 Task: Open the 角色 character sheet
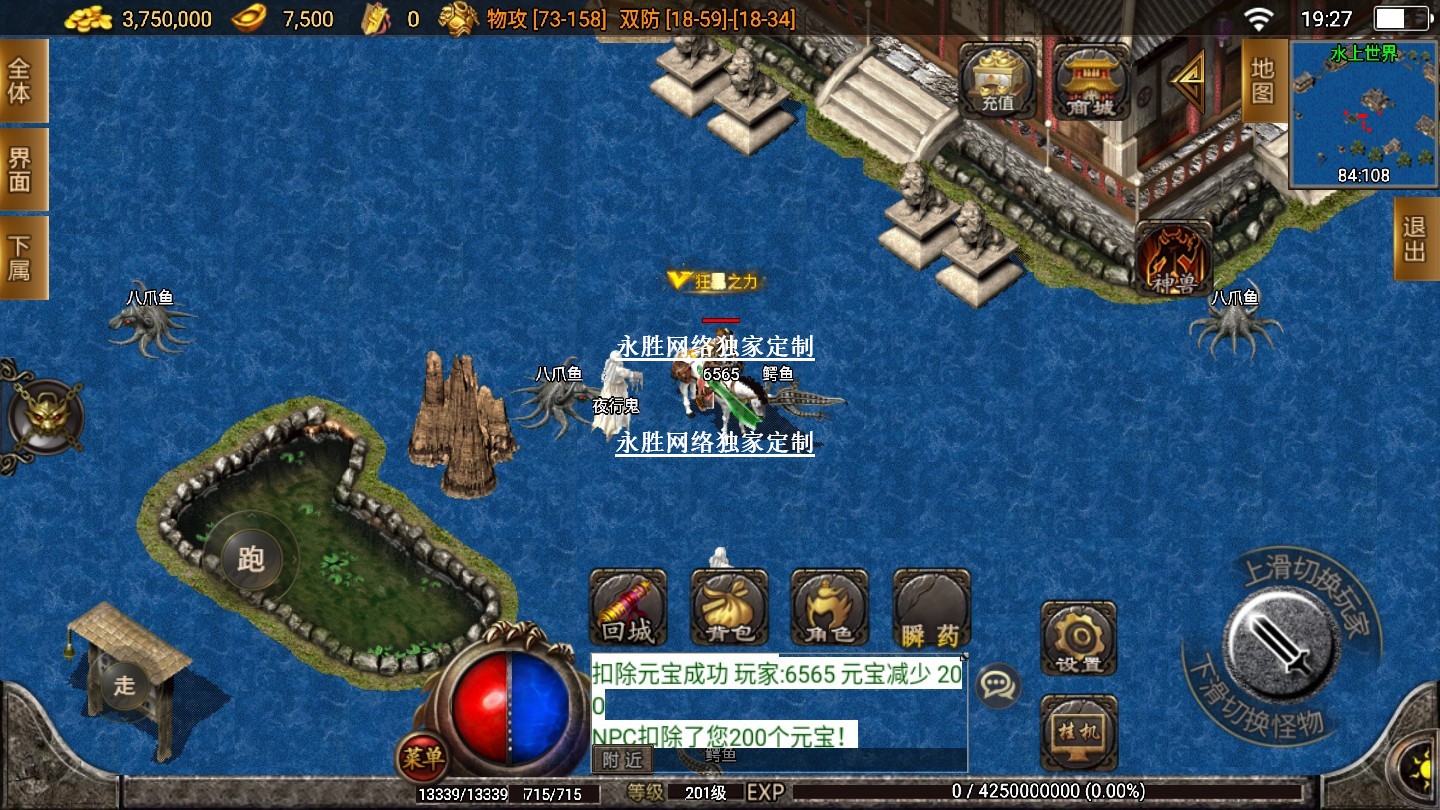[829, 607]
